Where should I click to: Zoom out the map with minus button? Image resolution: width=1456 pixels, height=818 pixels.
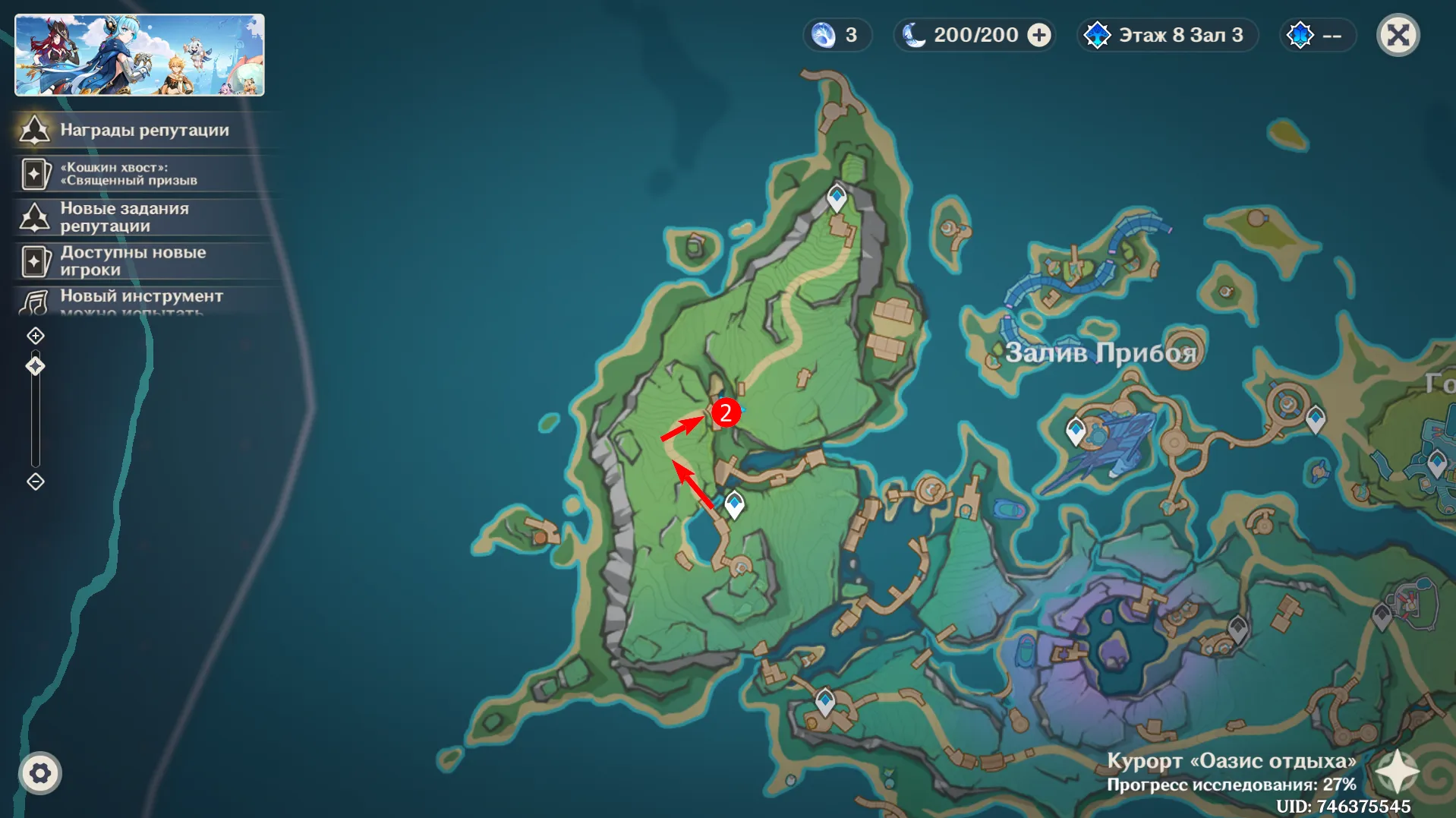point(36,482)
